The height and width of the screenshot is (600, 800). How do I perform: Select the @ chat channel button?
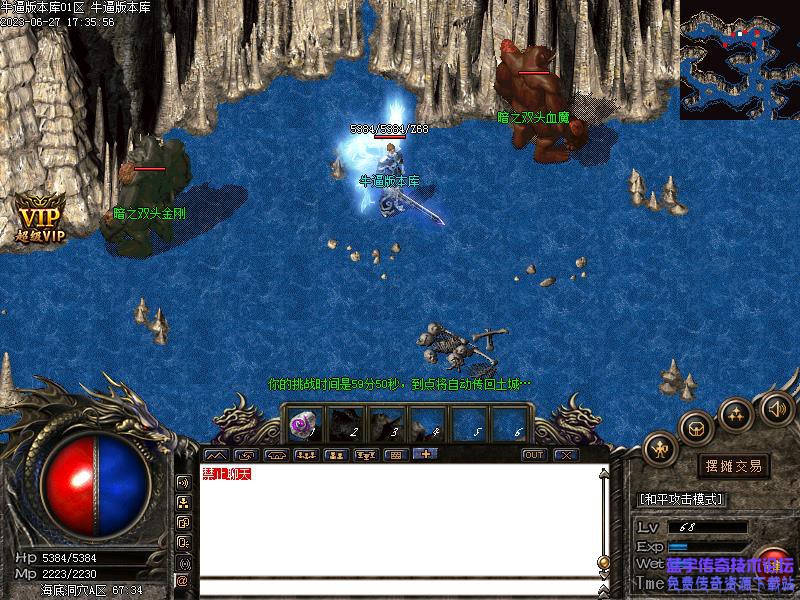[x=183, y=580]
